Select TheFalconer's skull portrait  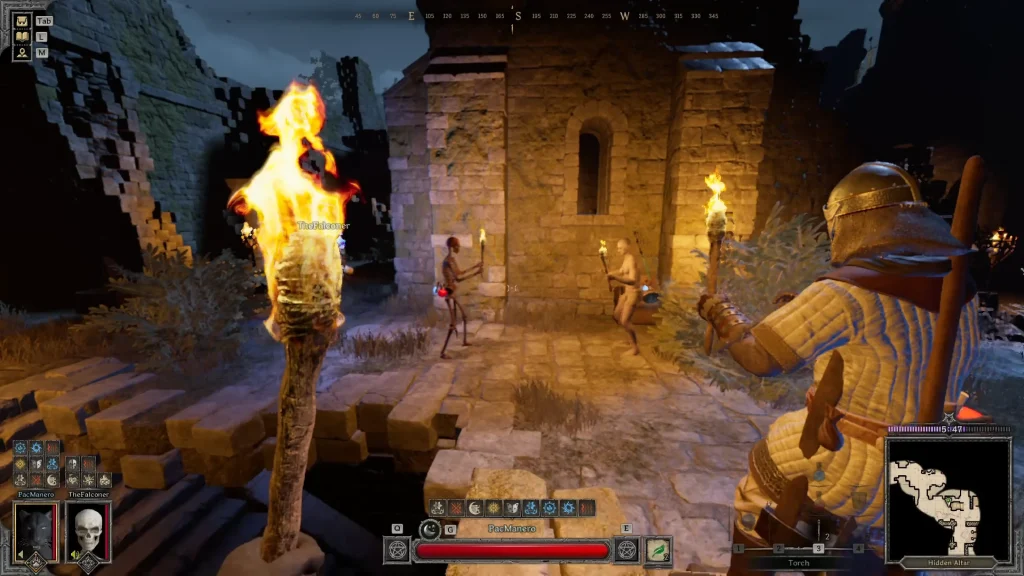pyautogui.click(x=88, y=531)
